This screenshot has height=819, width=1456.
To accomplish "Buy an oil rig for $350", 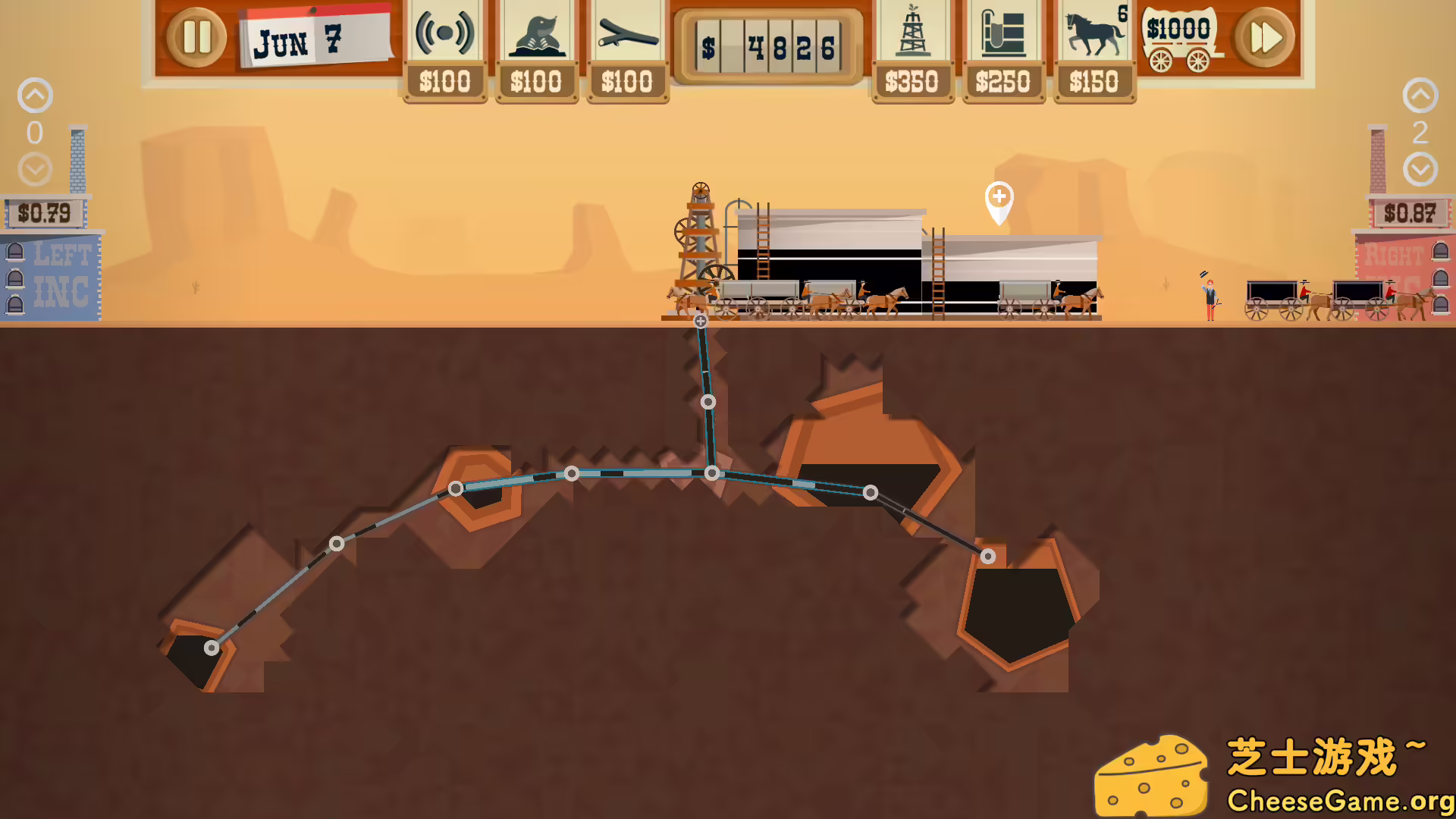I will click(912, 50).
